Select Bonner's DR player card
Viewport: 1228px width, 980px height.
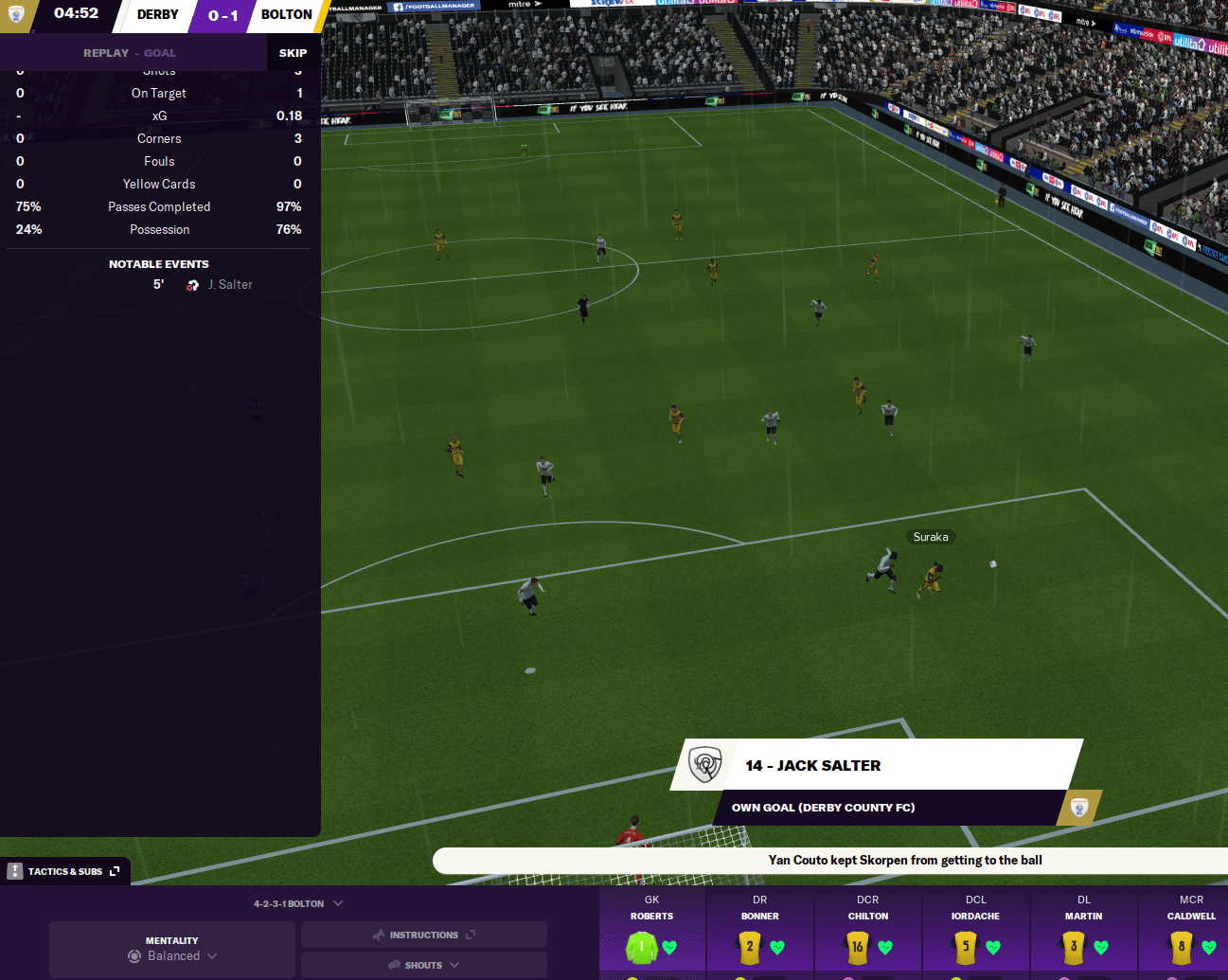(759, 933)
